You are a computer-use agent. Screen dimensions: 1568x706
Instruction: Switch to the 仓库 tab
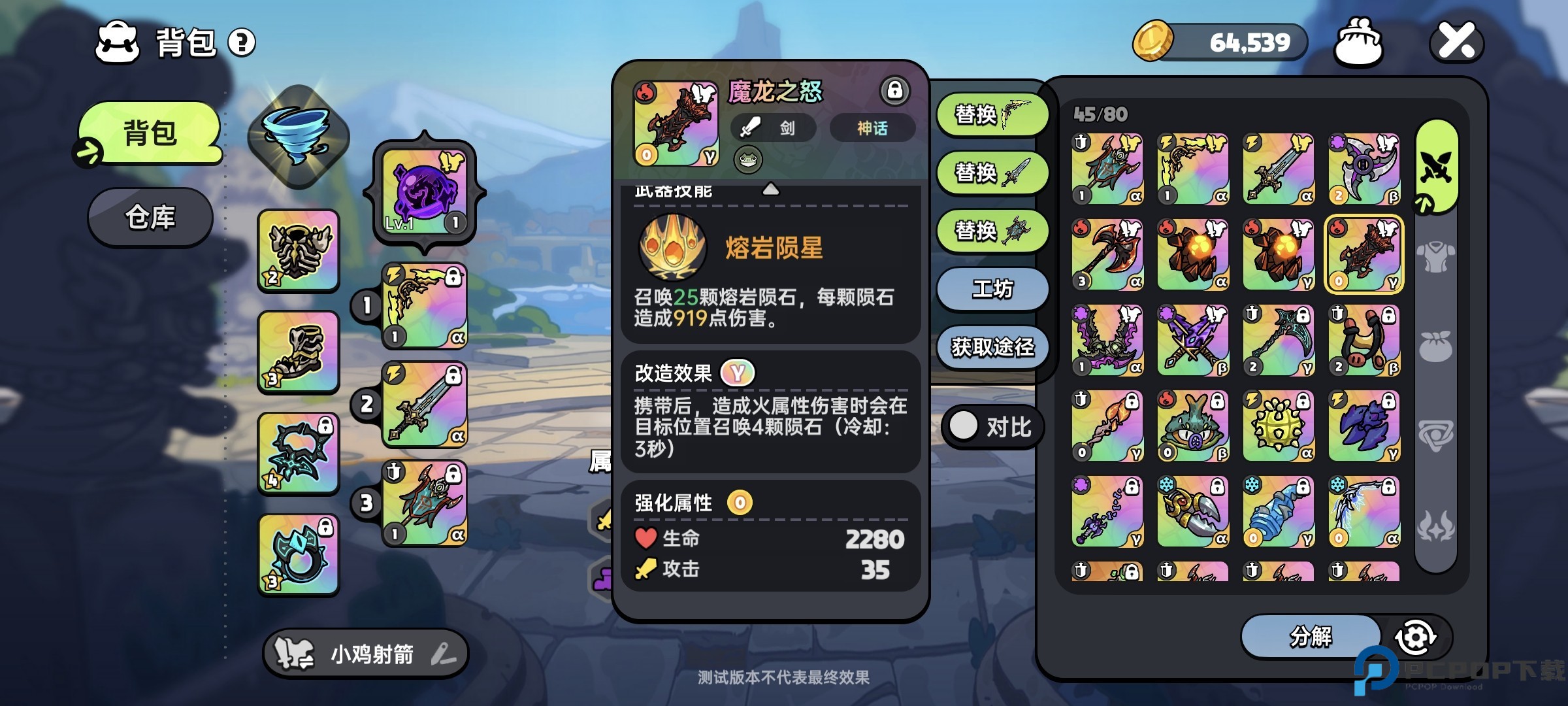point(149,218)
